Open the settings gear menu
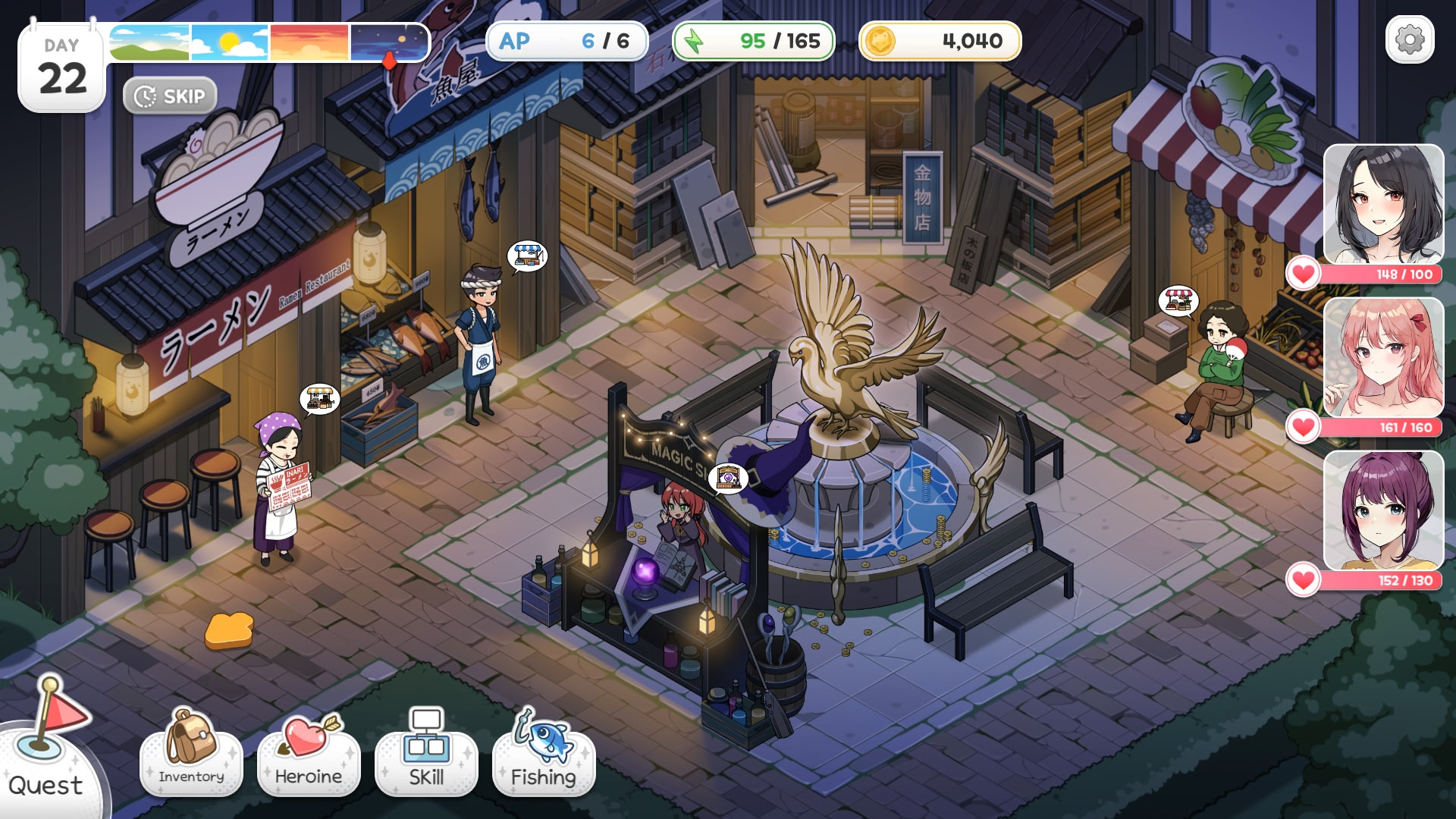 [x=1410, y=39]
